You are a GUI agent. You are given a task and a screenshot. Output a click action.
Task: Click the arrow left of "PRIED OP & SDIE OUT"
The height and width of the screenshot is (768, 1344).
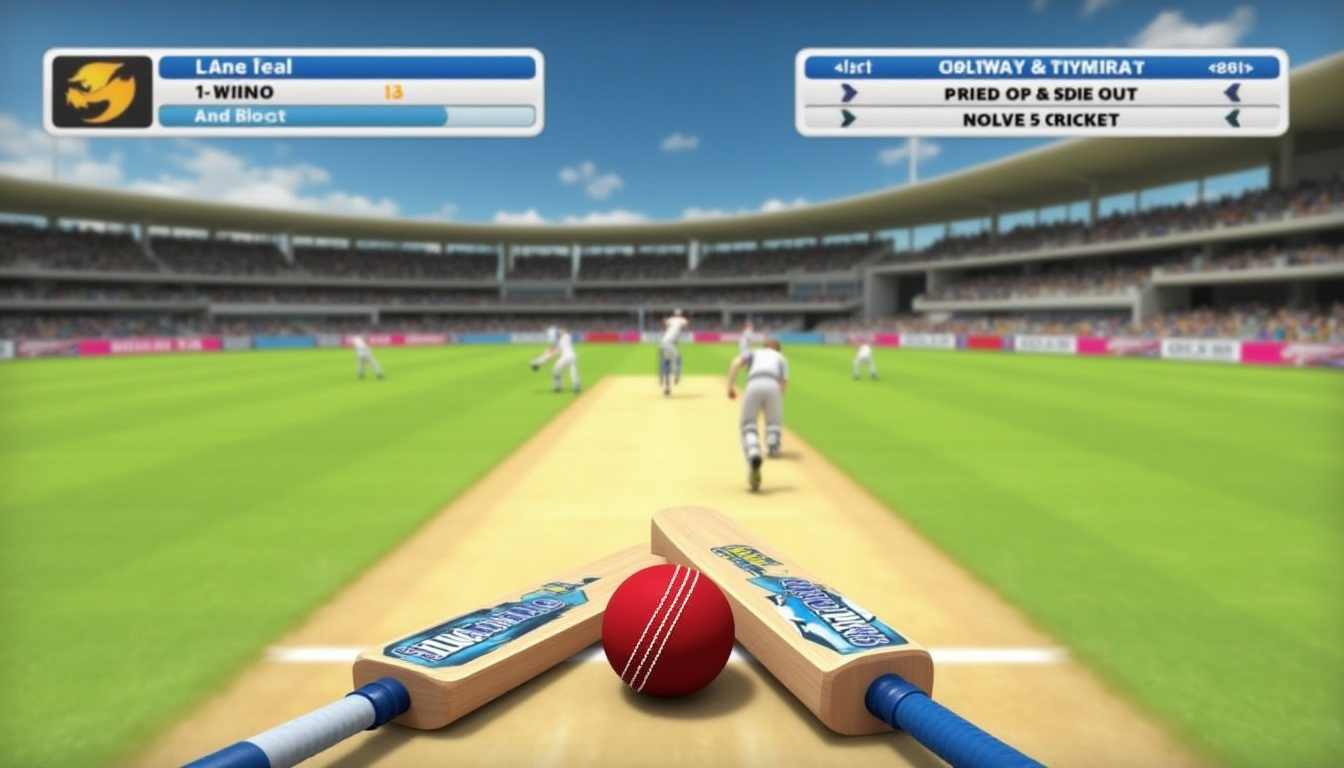[x=849, y=93]
